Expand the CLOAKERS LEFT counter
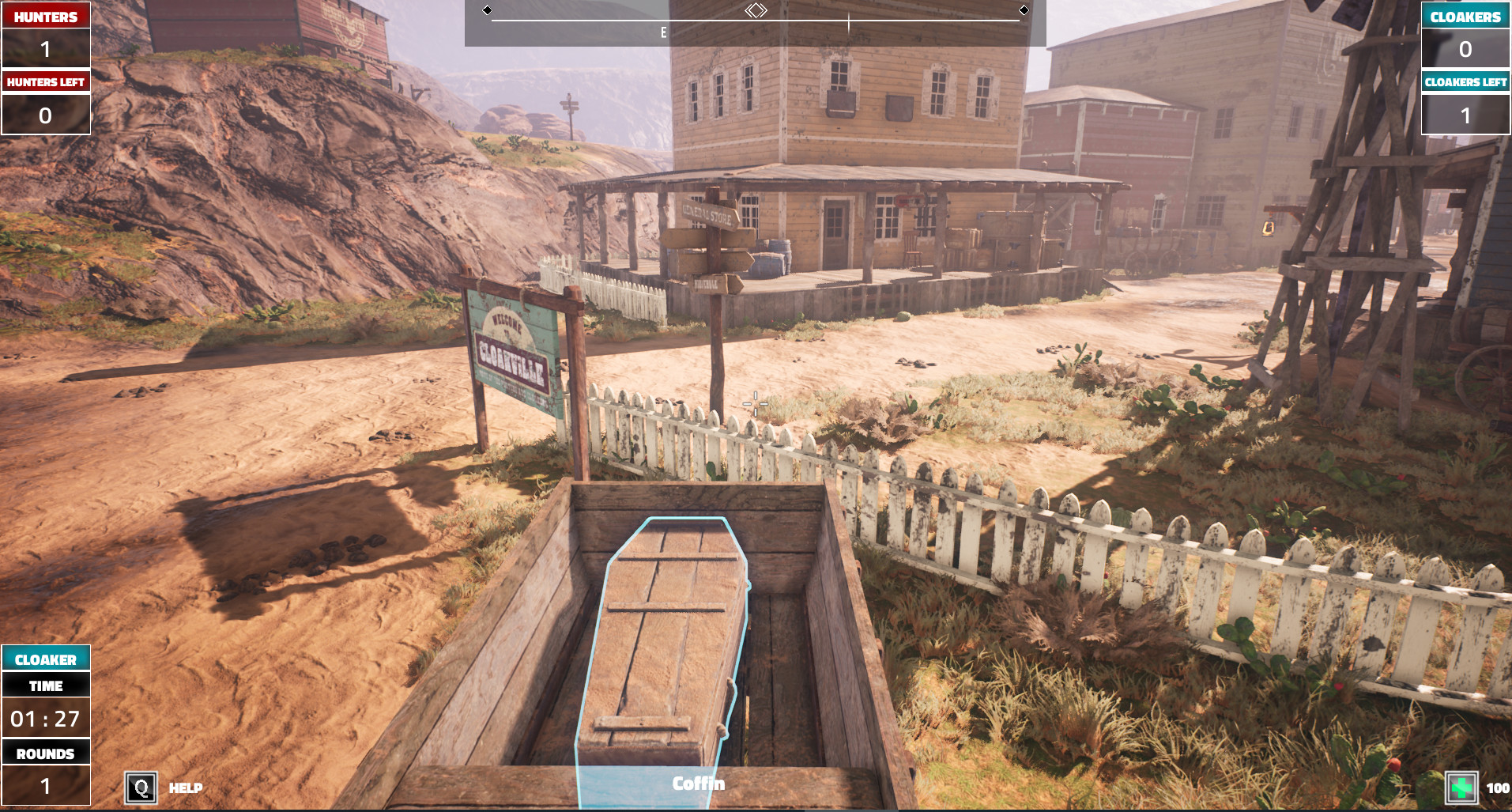This screenshot has height=812, width=1512. (1466, 81)
